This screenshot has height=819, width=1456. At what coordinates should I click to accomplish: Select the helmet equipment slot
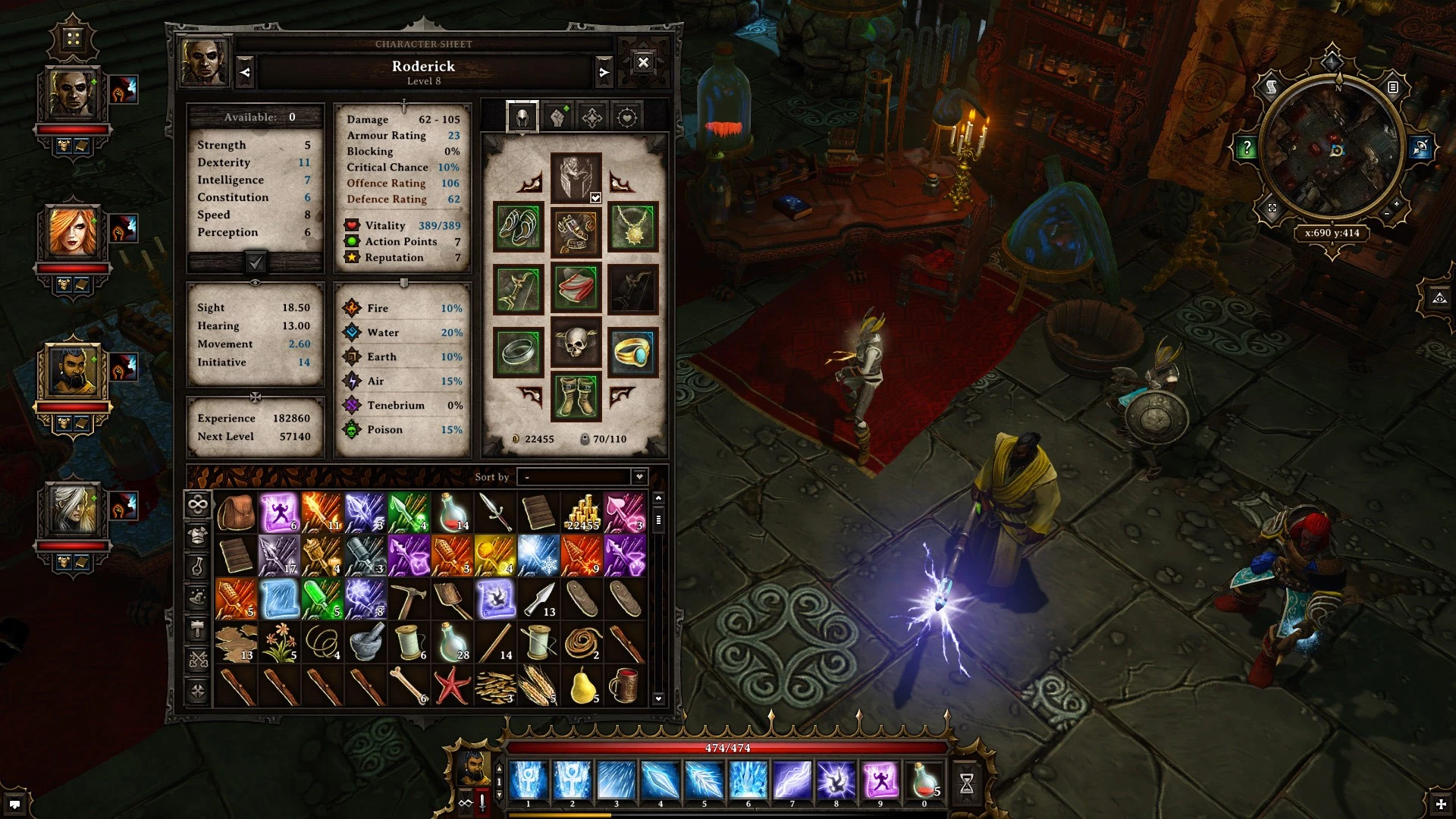pos(576,177)
